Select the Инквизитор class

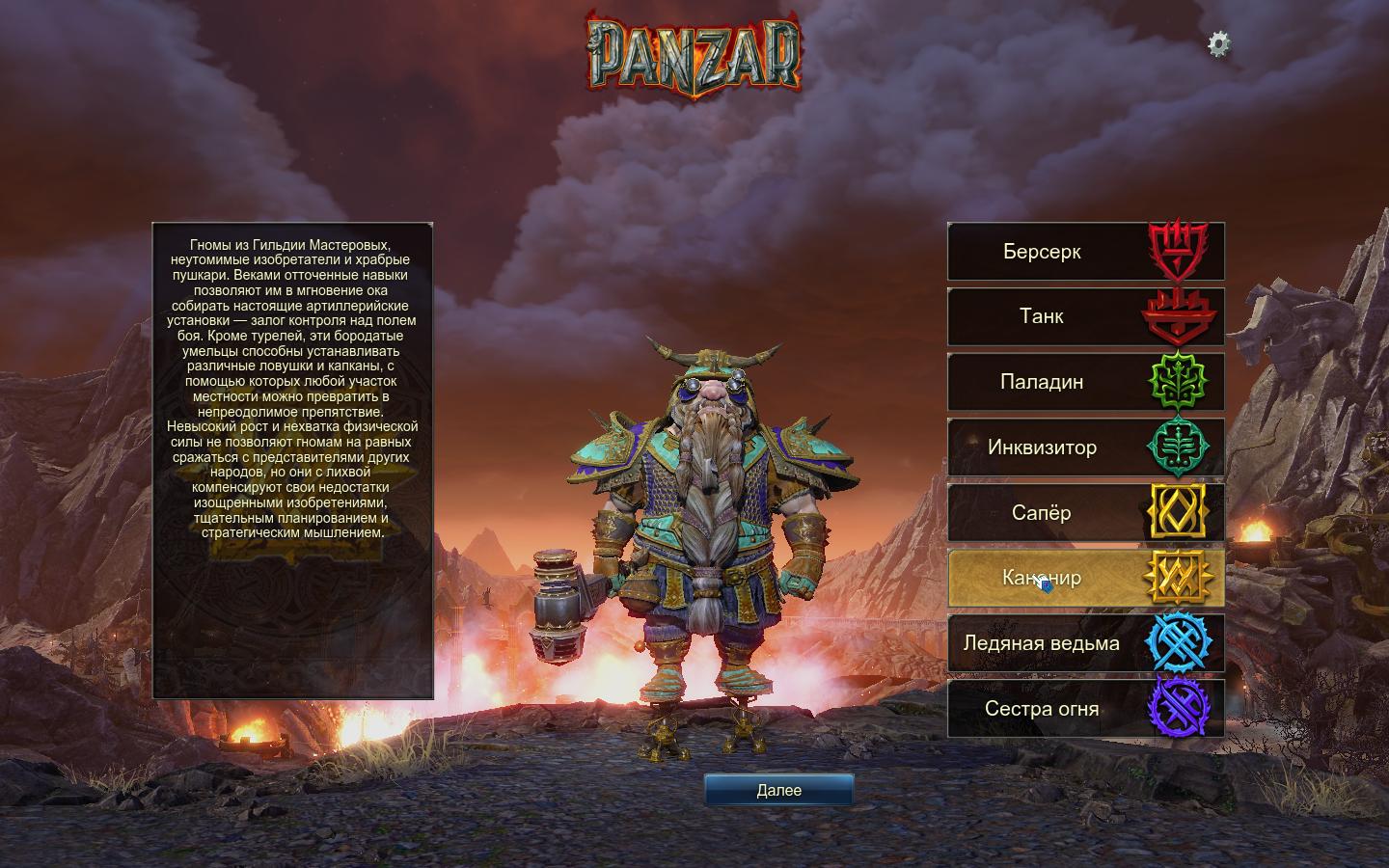pyautogui.click(x=1085, y=448)
